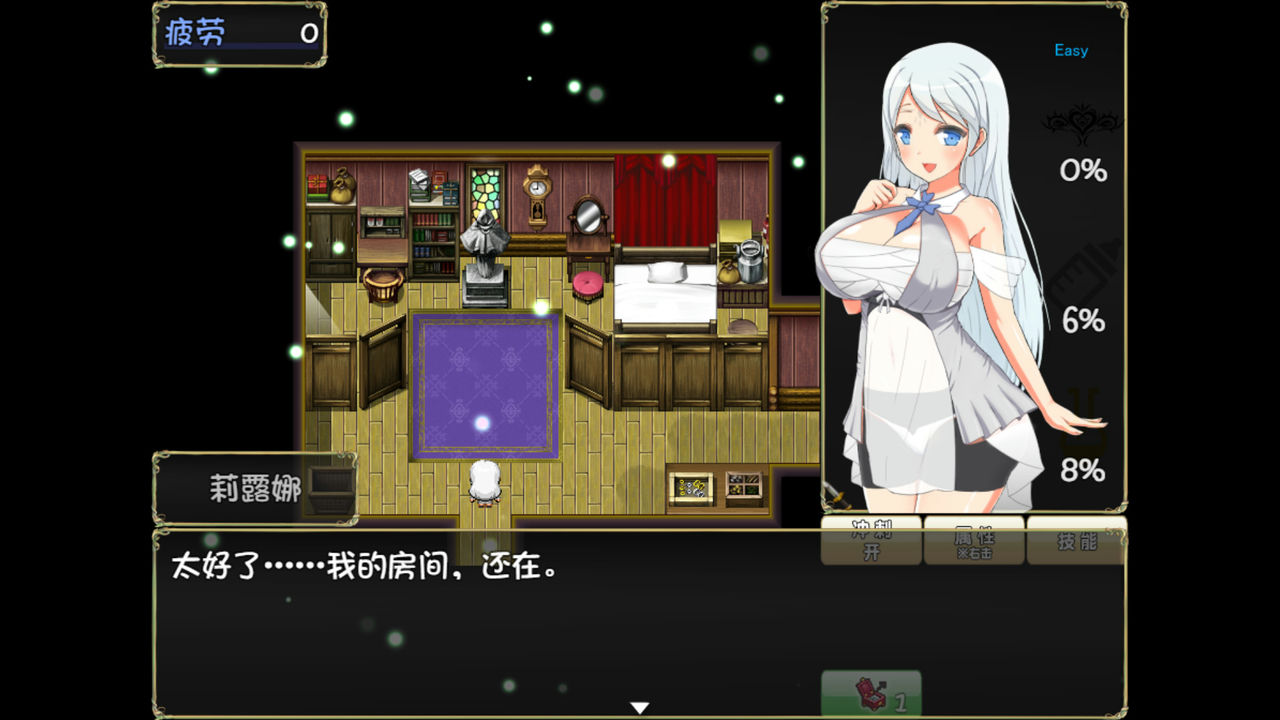The height and width of the screenshot is (720, 1280).
Task: Click the ▼ arrow to advance dialogue
Action: click(639, 705)
